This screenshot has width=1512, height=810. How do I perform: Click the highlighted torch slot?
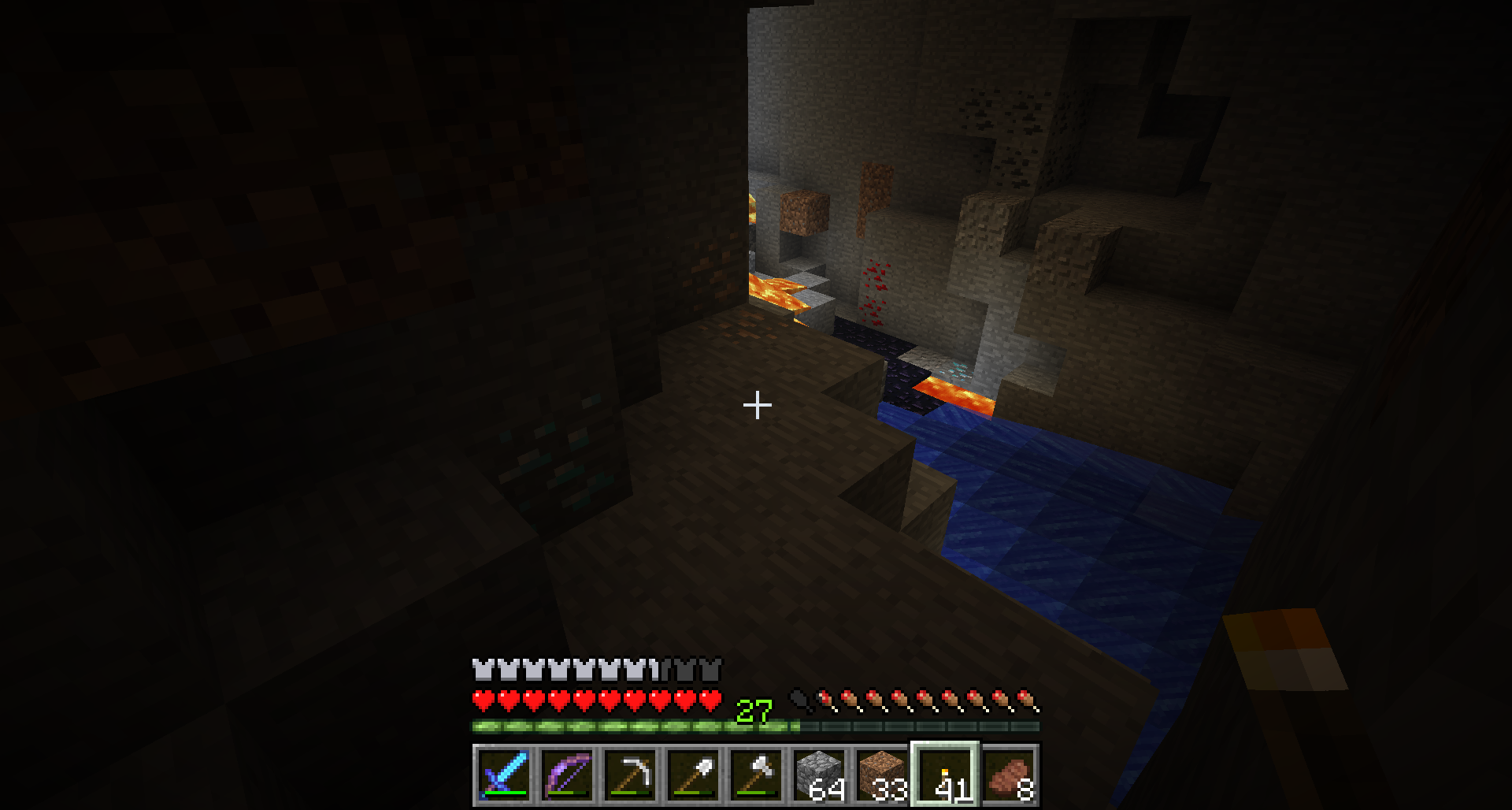tap(945, 775)
